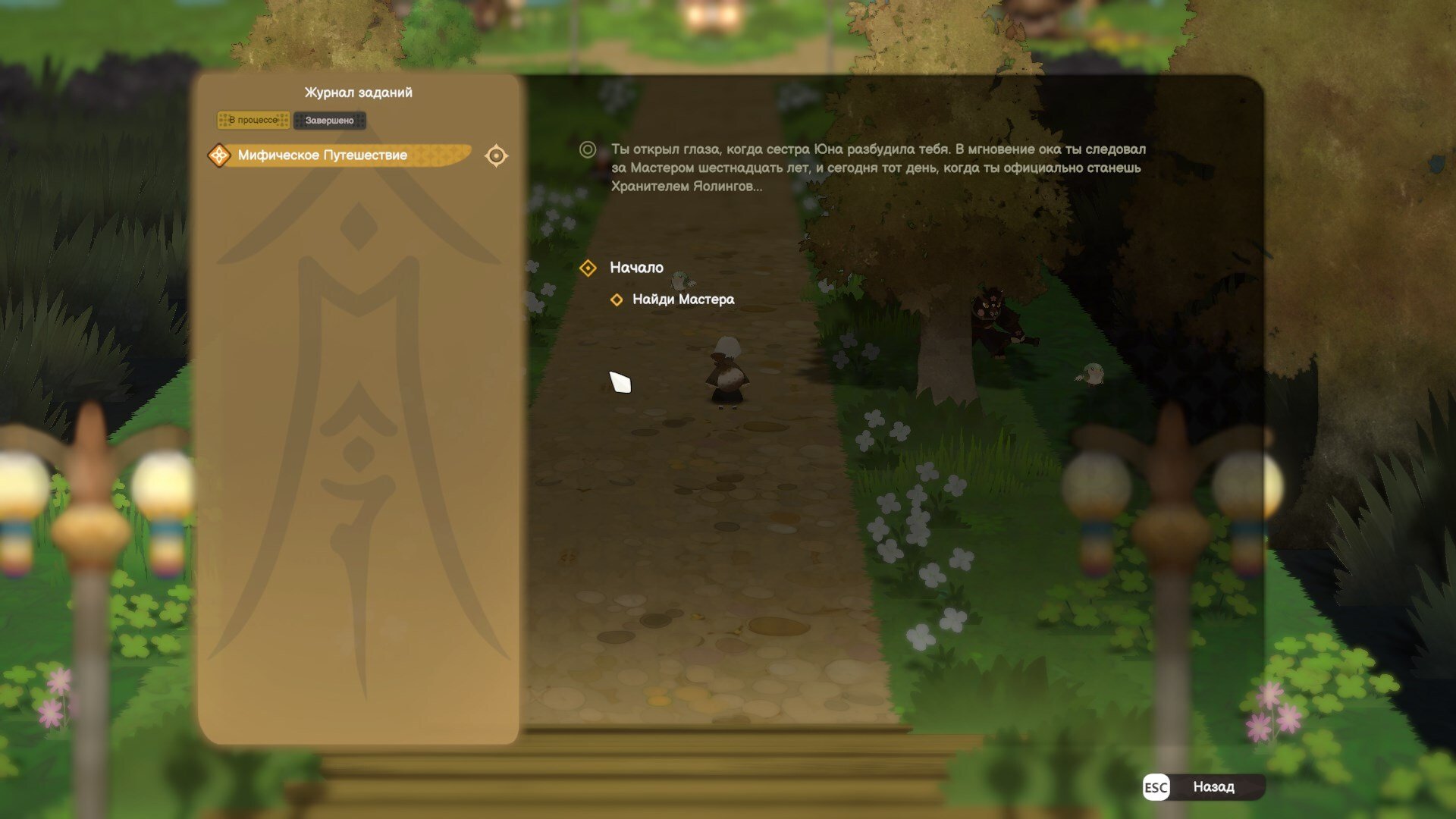The image size is (1456, 819).
Task: Click the "Назад" back button
Action: [1203, 787]
